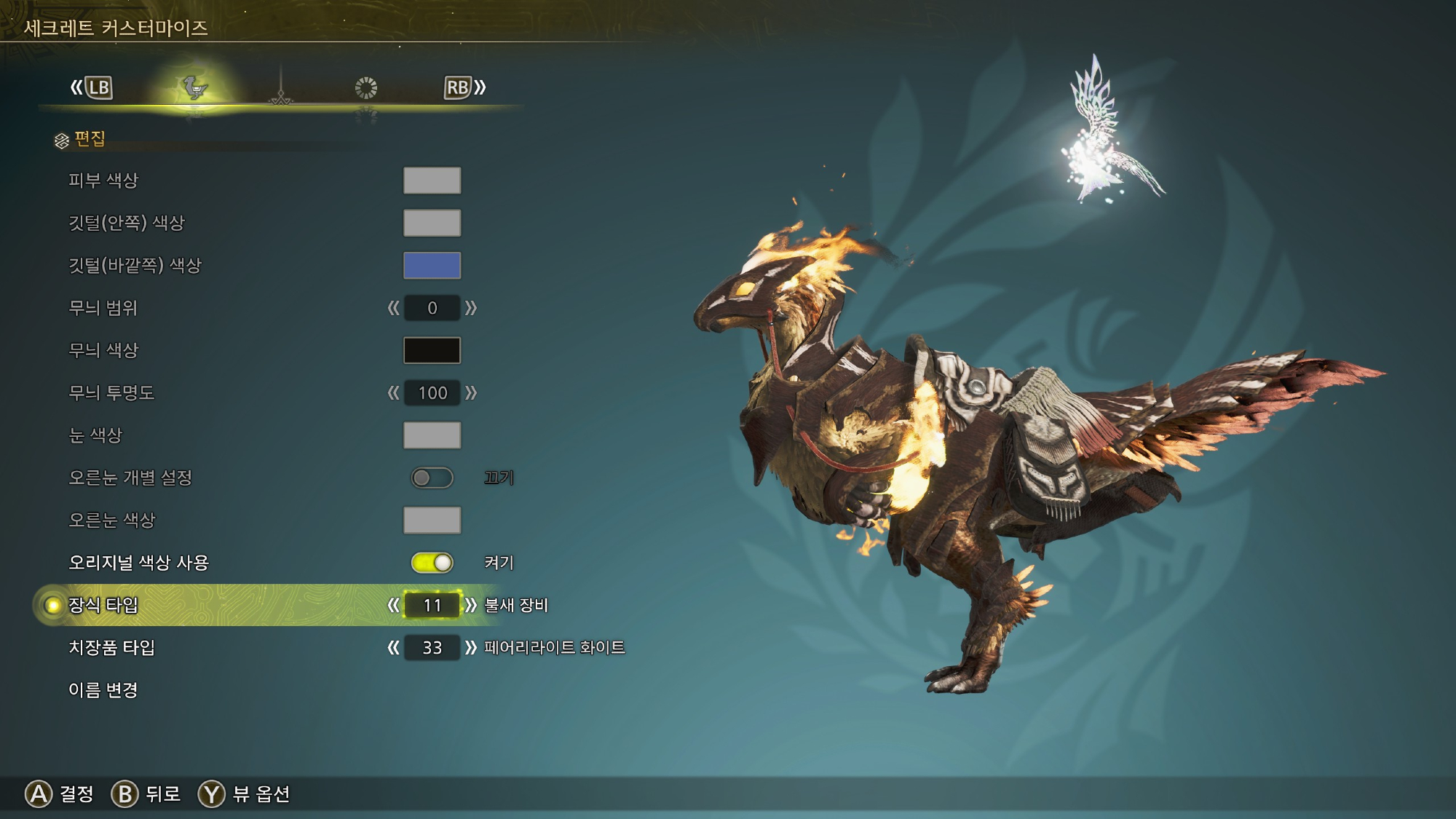Switch to next decoration type after 11
Viewport: 1456px width, 819px height.
(x=471, y=605)
